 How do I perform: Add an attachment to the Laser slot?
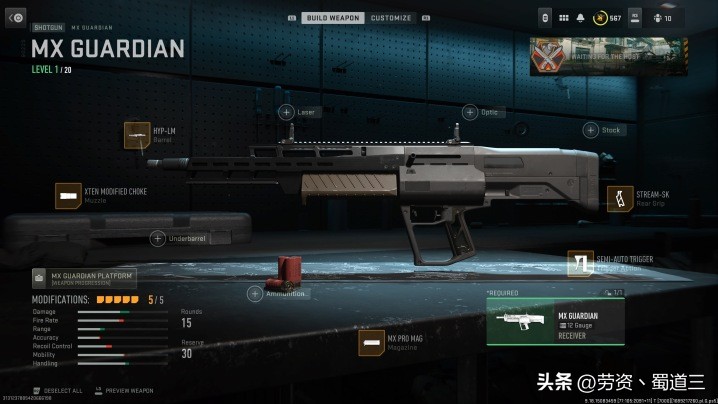pyautogui.click(x=286, y=112)
